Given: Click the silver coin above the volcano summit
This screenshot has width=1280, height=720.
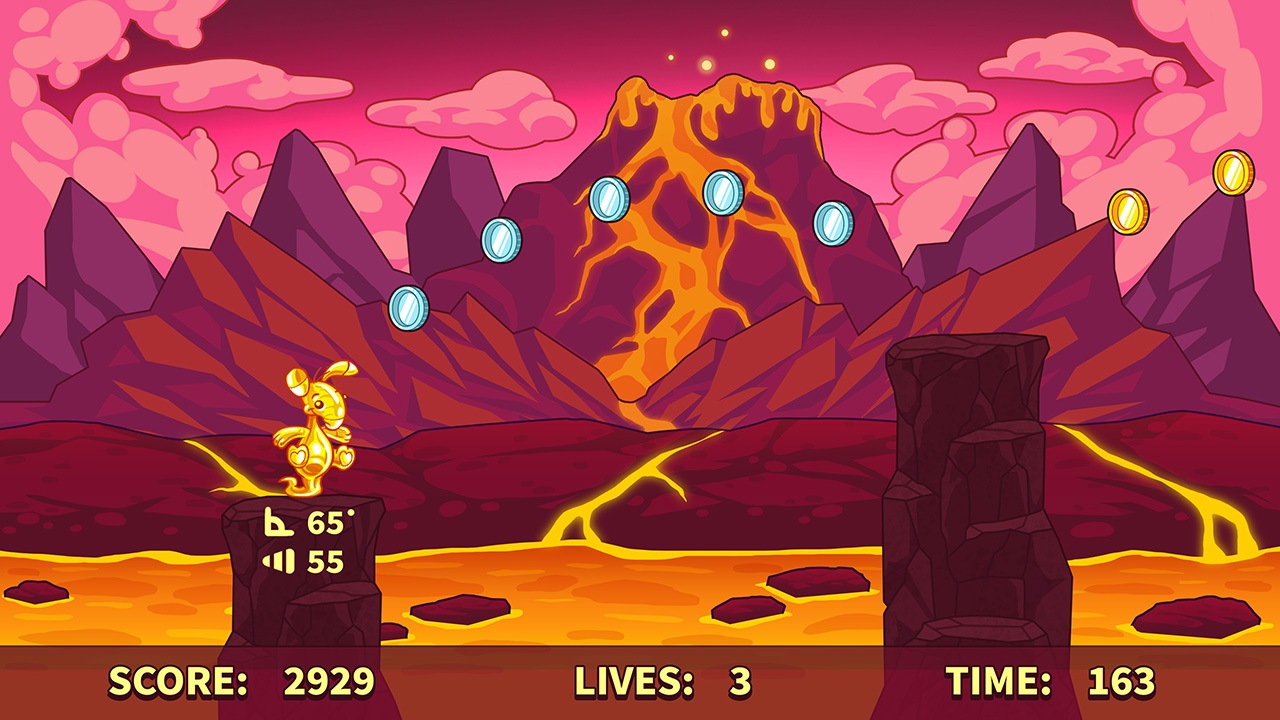Looking at the screenshot, I should tap(722, 191).
